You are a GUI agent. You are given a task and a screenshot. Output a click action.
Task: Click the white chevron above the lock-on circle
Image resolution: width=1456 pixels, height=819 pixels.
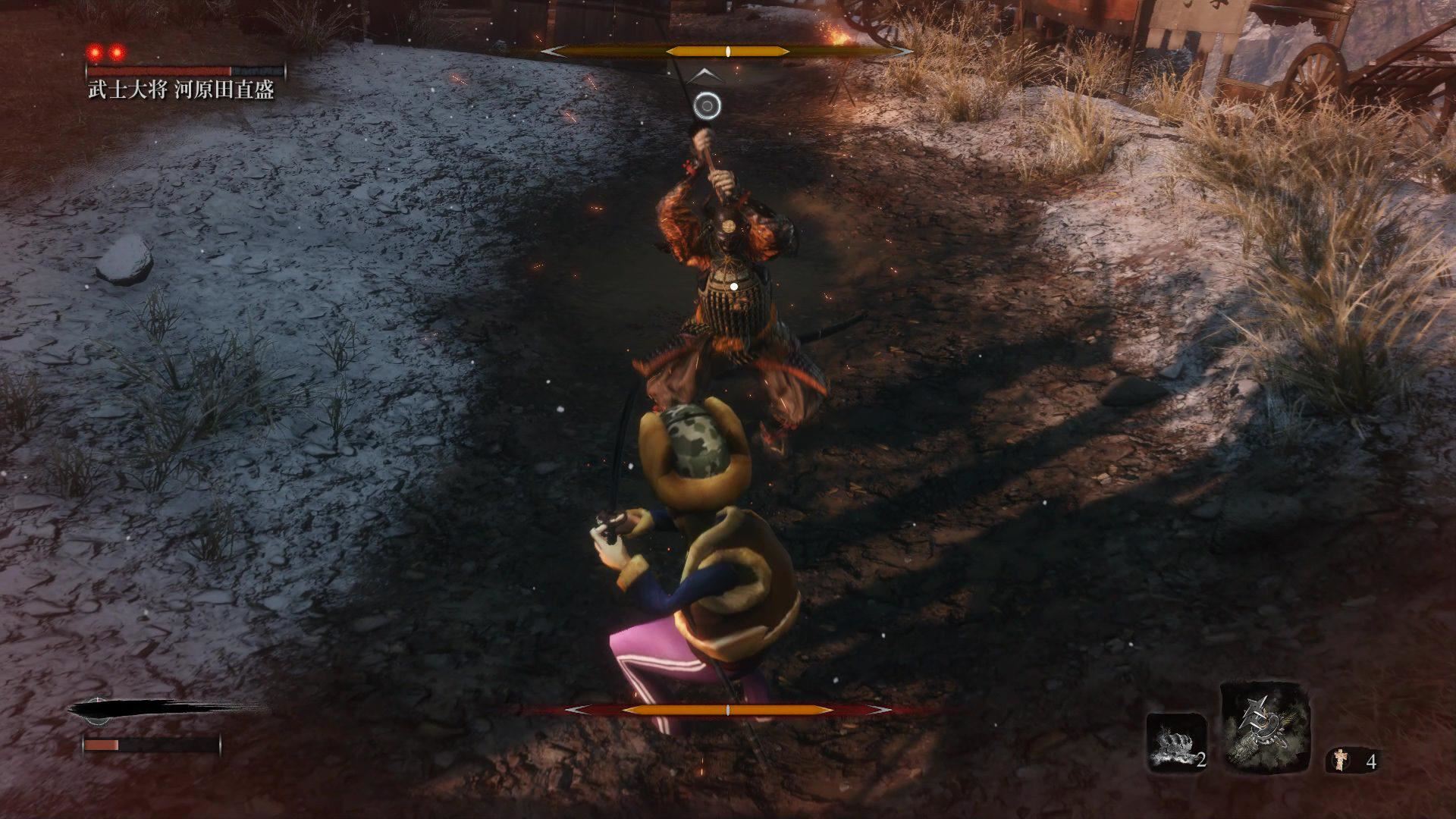point(705,74)
